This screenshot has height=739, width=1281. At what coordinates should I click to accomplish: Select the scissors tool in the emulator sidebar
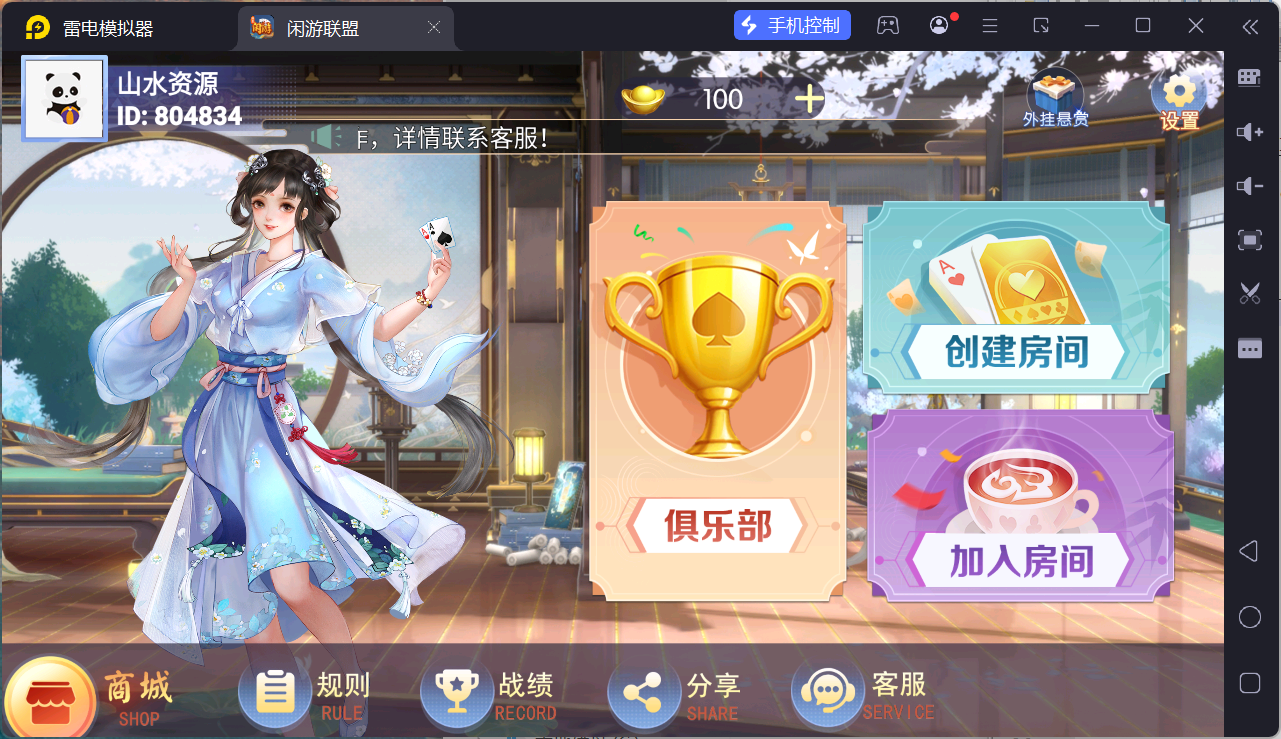1248,293
